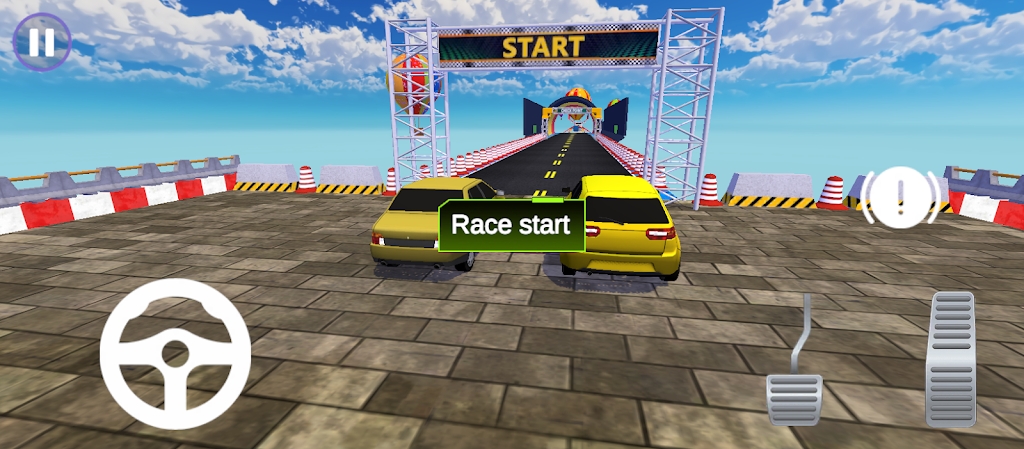Click the Race start button
1024x449 pixels.
tap(511, 224)
